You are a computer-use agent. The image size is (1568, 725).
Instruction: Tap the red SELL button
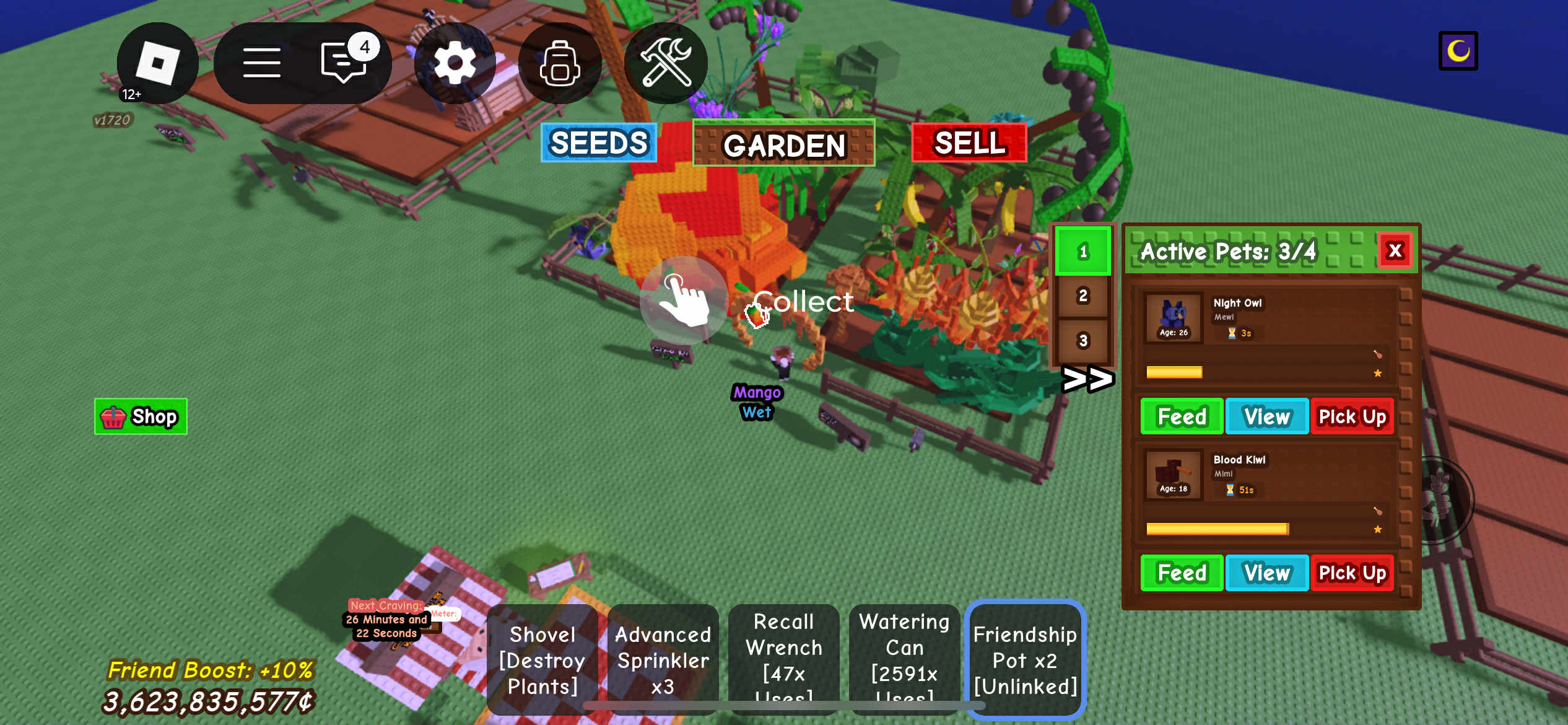[x=969, y=143]
